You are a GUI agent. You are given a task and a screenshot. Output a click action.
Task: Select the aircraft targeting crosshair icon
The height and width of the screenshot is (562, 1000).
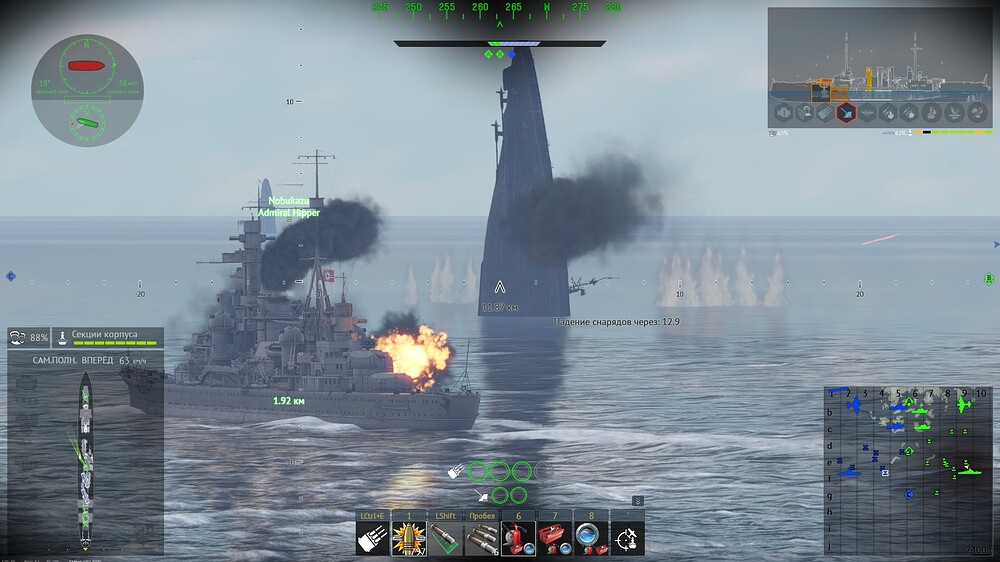(627, 539)
